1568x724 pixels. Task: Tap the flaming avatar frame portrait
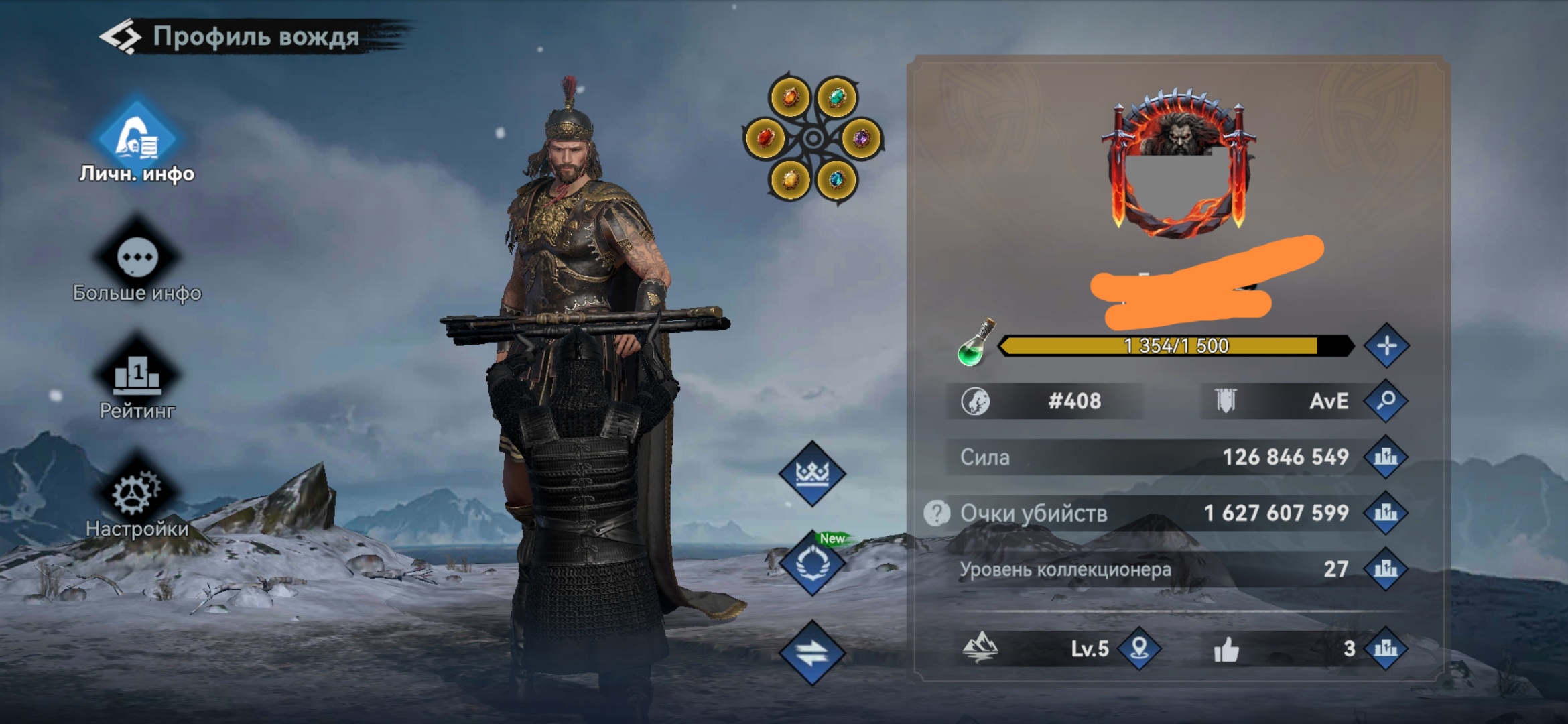click(x=1178, y=164)
